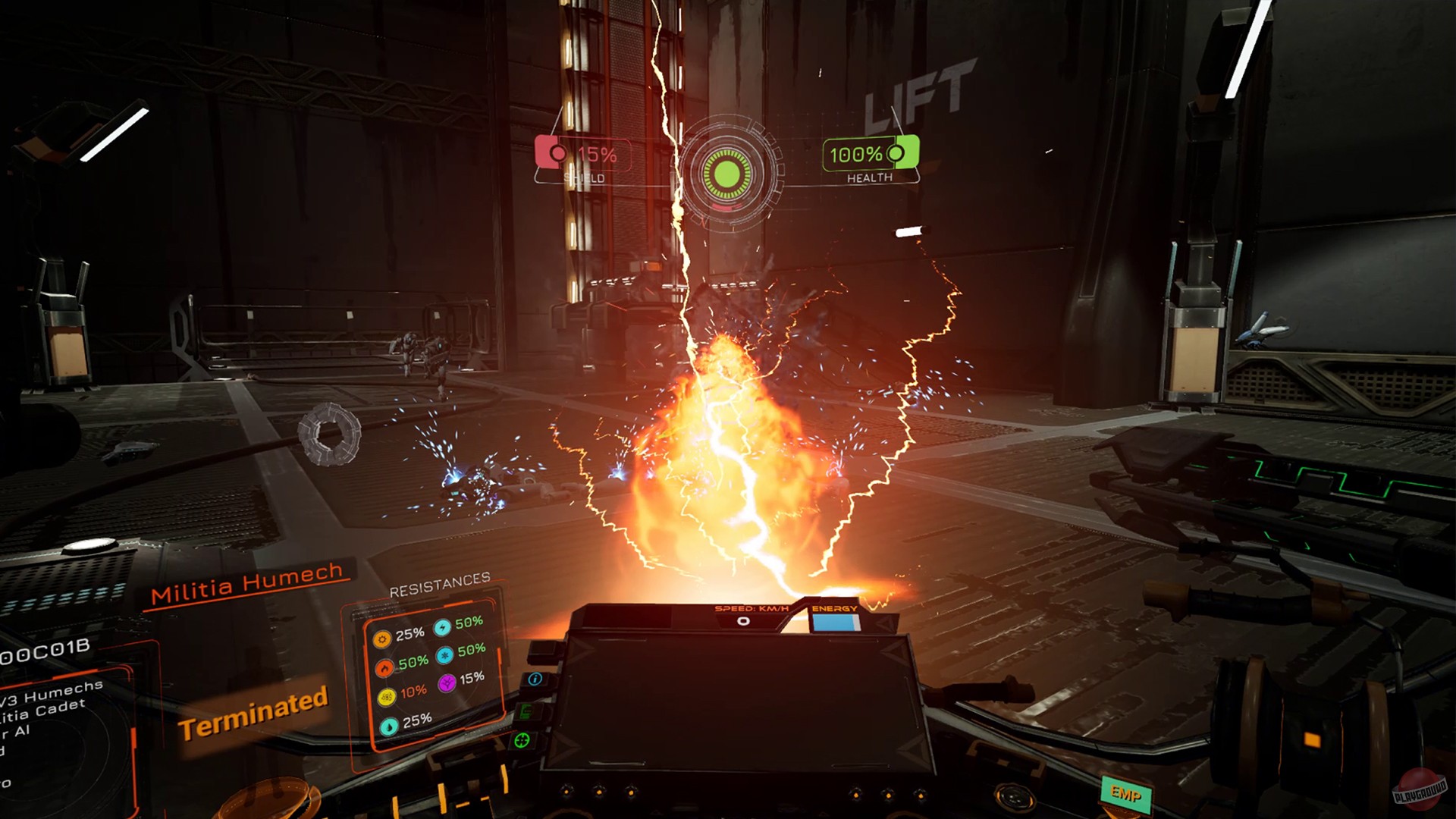Image resolution: width=1456 pixels, height=819 pixels.
Task: Click the cyan water droplet resistance icon
Action: (388, 725)
